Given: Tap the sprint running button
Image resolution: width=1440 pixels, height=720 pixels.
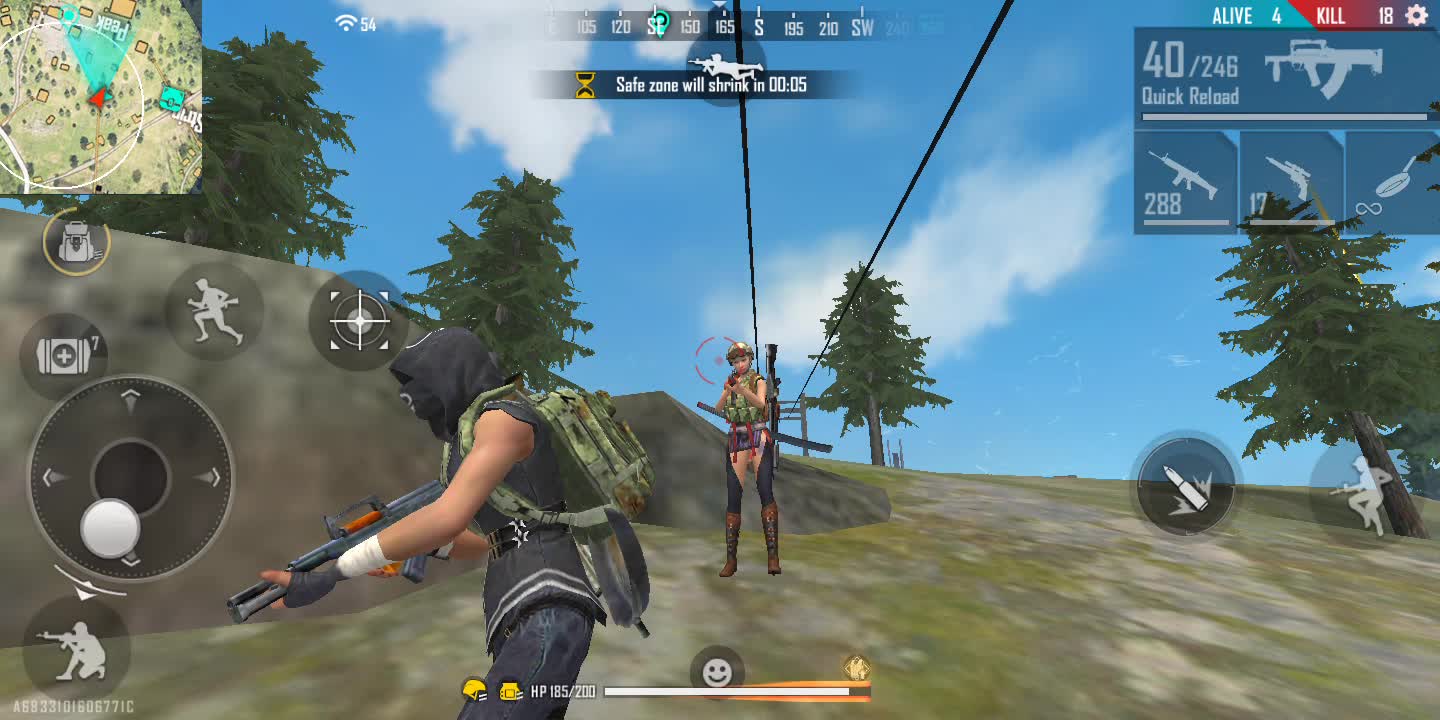Looking at the screenshot, I should click(x=214, y=310).
